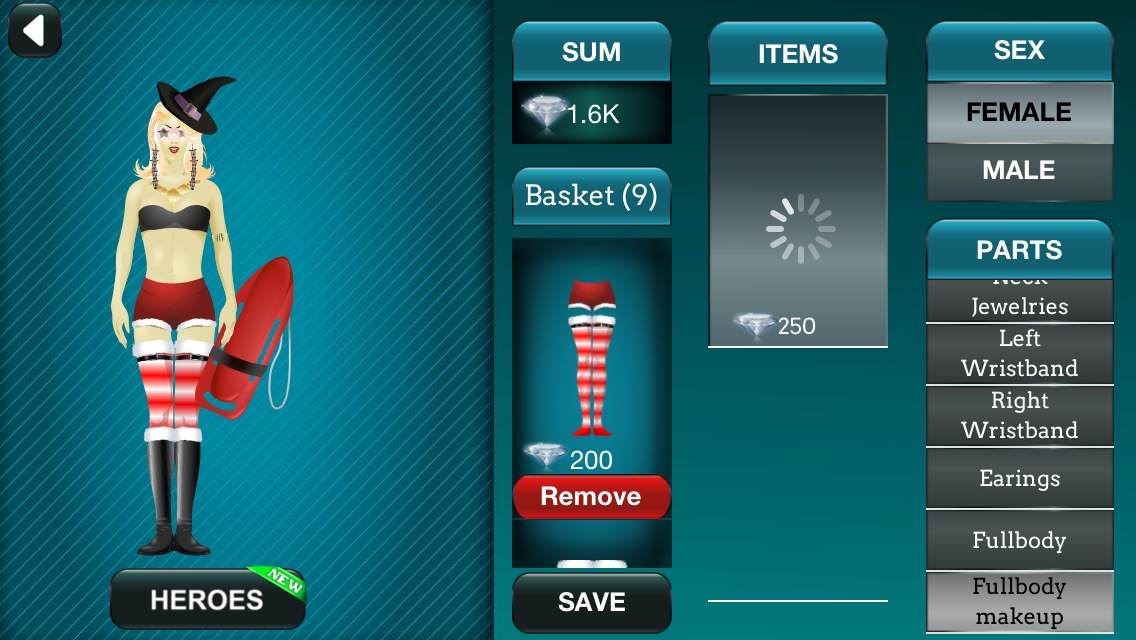Select the Fullbody part category
The image size is (1136, 640).
1019,540
